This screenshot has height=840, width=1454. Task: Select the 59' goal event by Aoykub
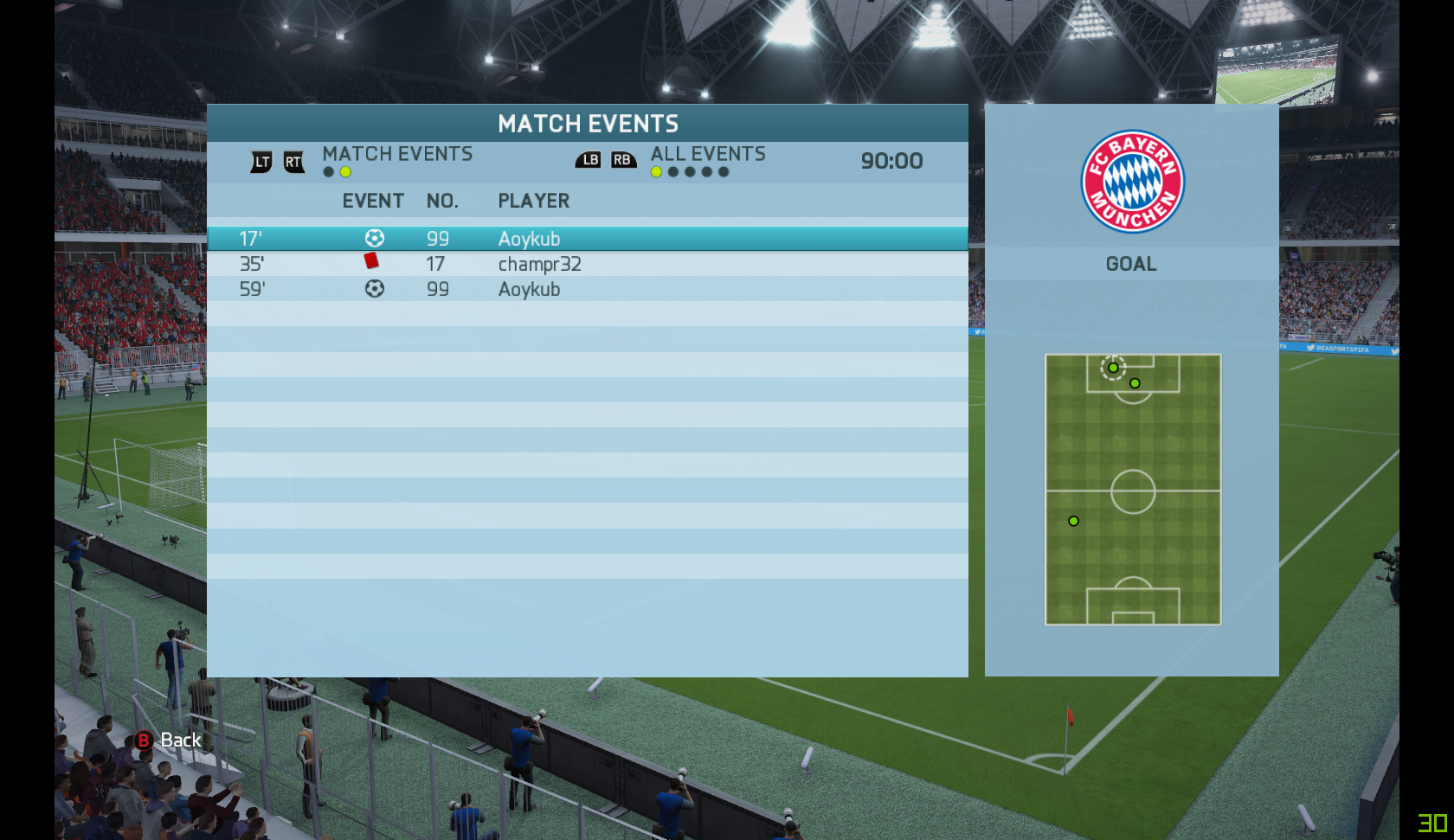pyautogui.click(x=587, y=289)
